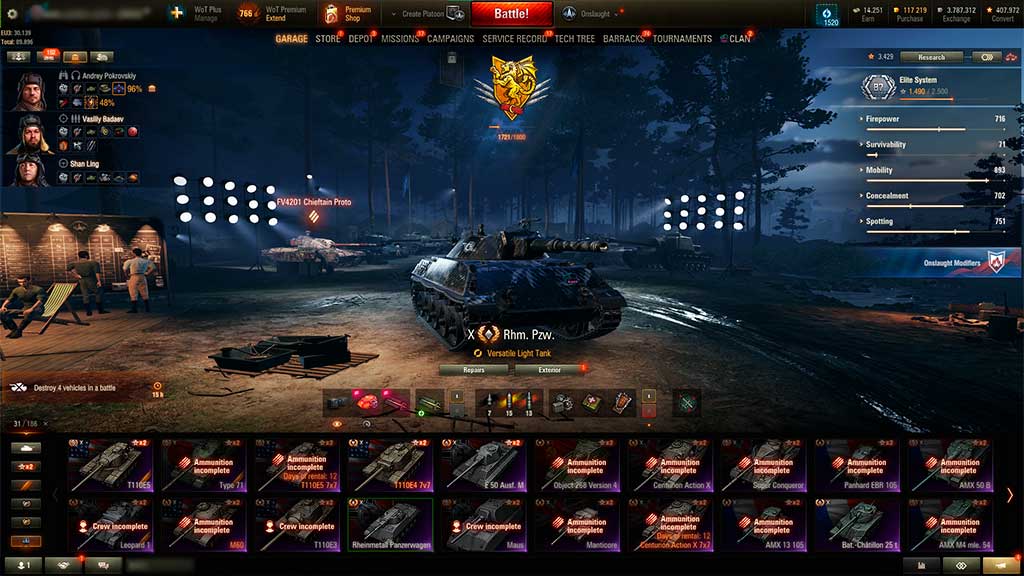Select crew member Andrey Pokrovskiy
Image resolution: width=1024 pixels, height=576 pixels.
click(x=30, y=91)
